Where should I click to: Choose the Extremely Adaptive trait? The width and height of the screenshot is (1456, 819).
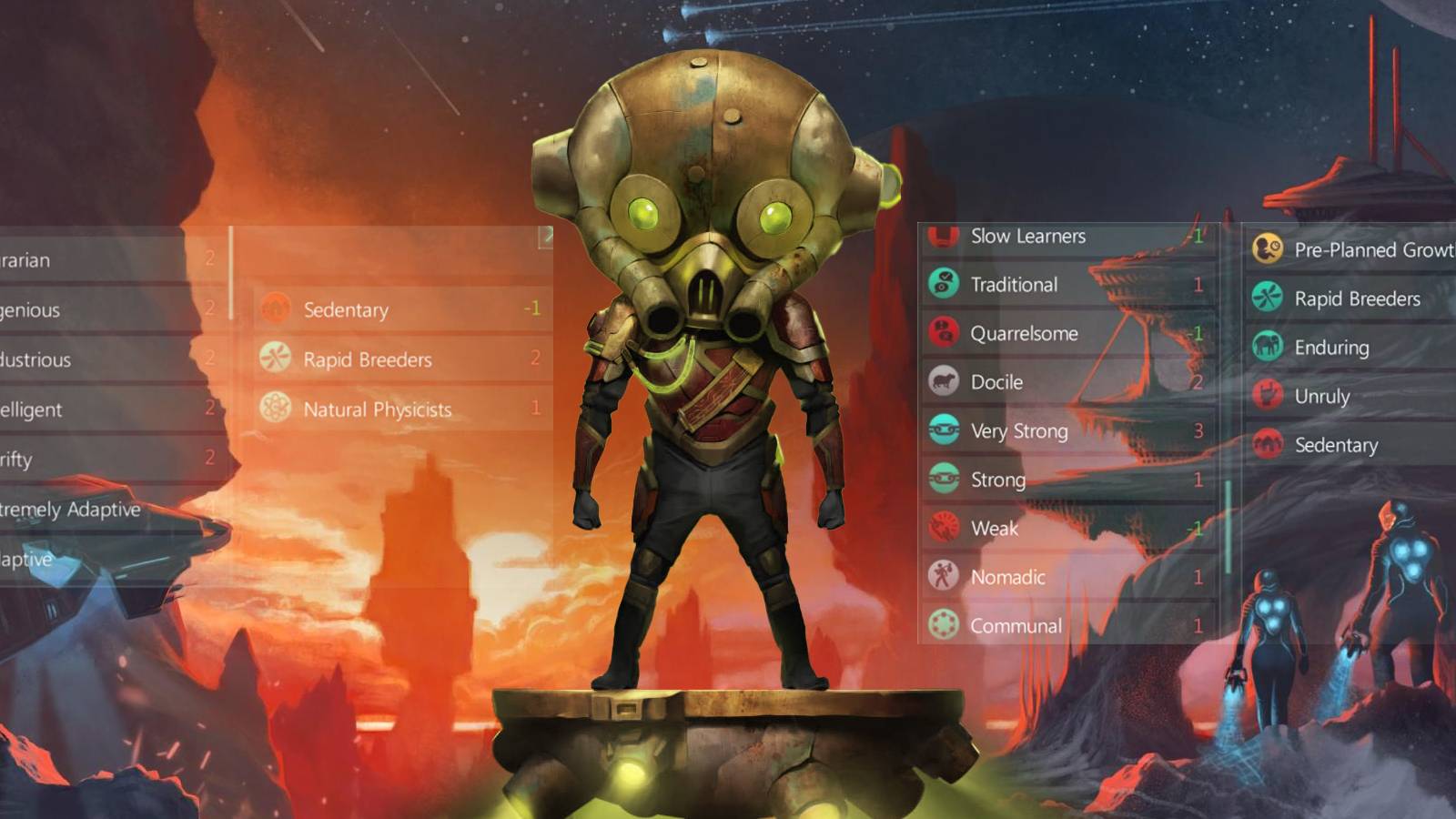[69, 510]
